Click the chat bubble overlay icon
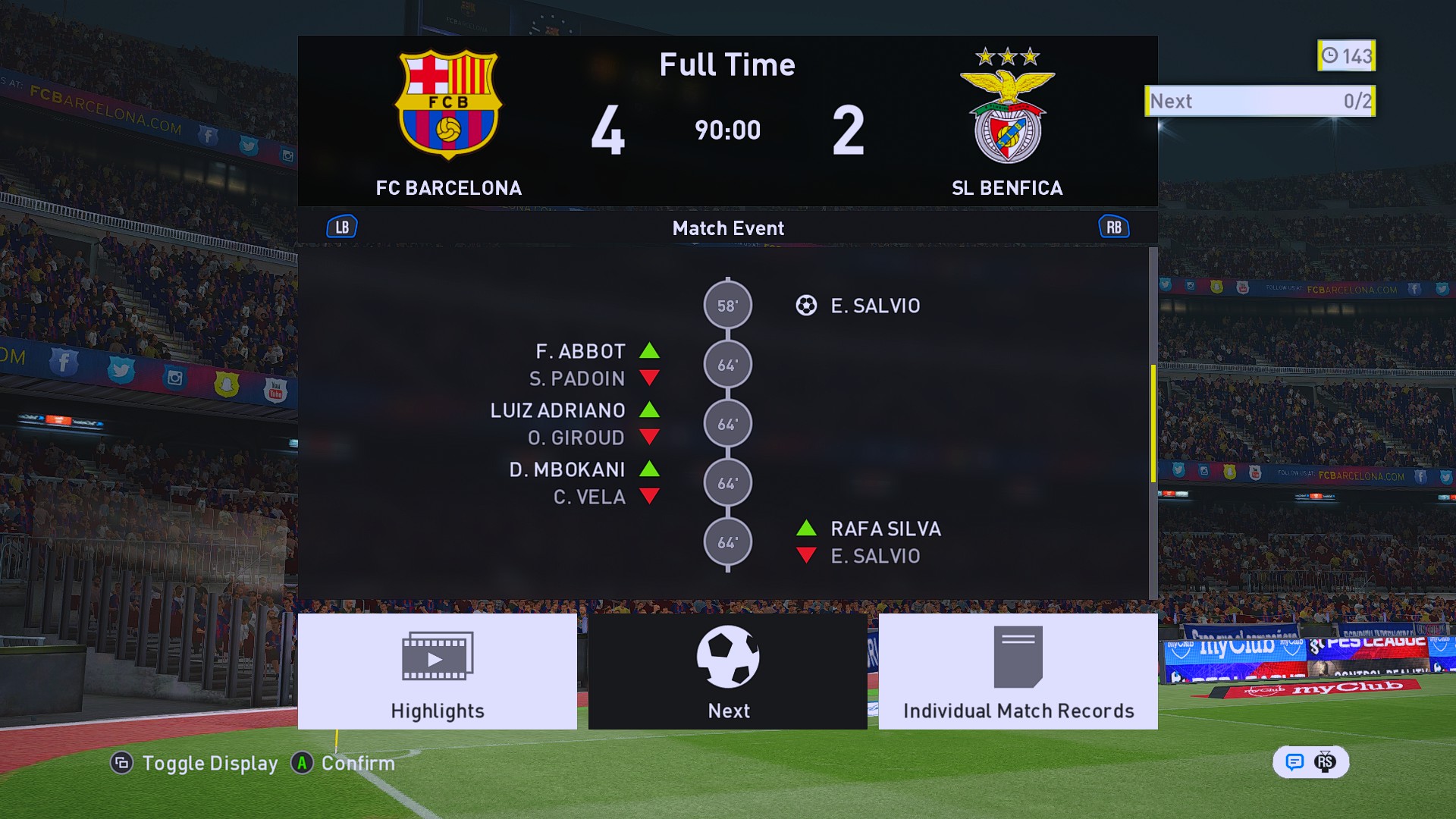This screenshot has height=819, width=1456. pos(1294,762)
